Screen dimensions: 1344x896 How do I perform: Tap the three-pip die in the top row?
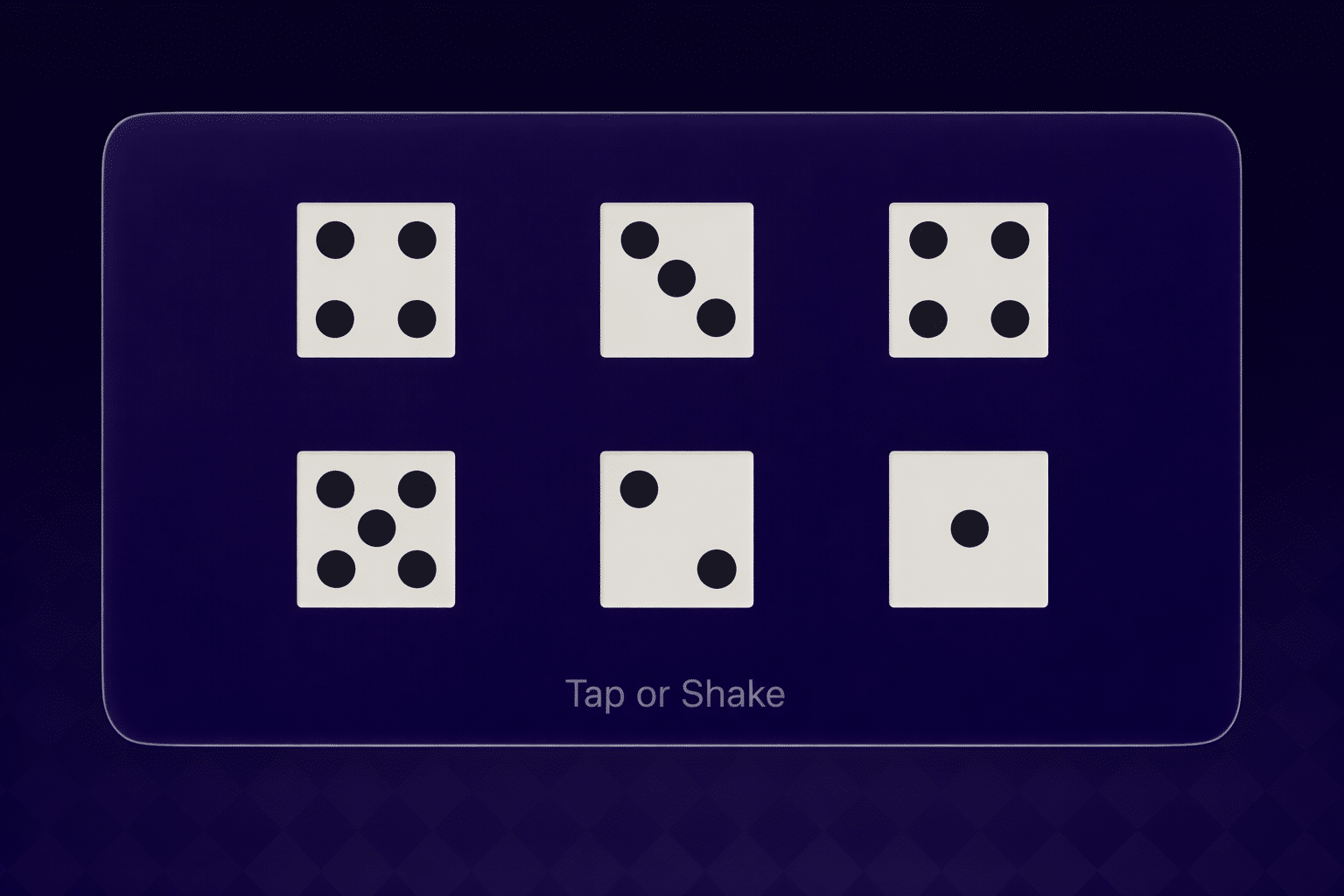676,278
